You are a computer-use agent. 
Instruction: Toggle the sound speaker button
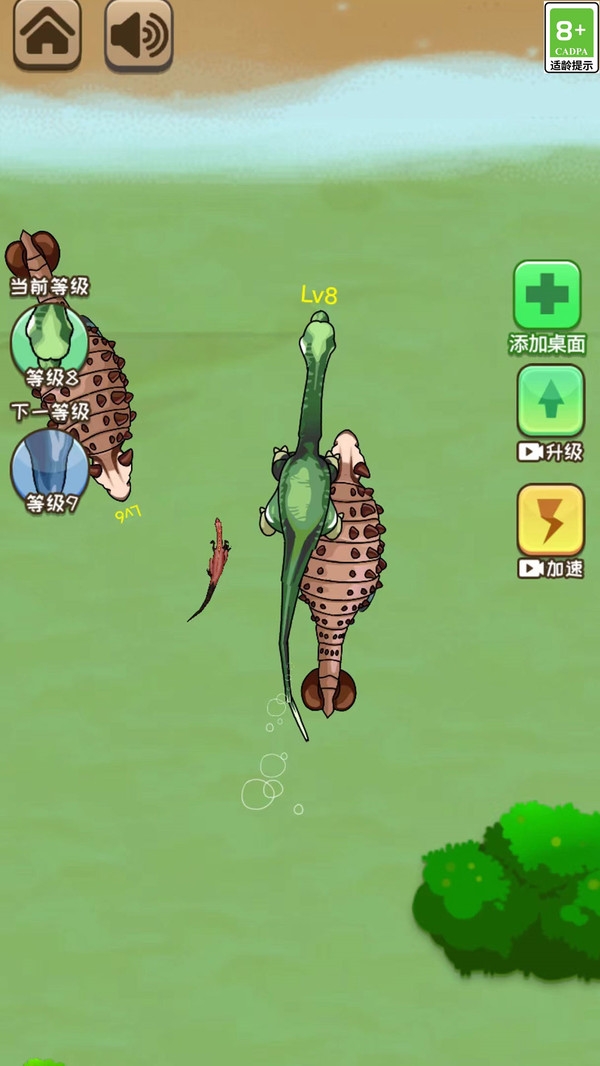click(138, 35)
